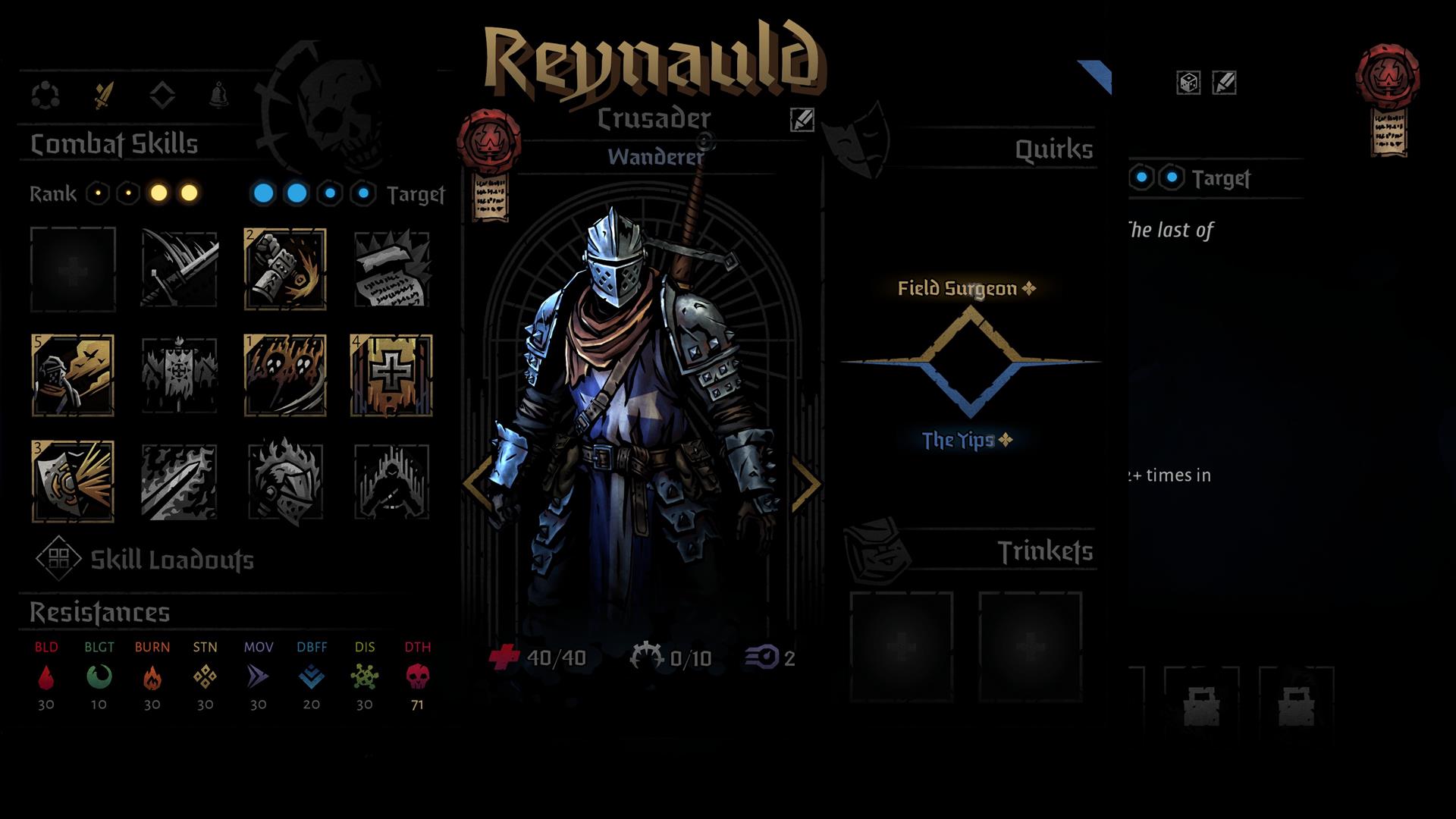1456x819 pixels.
Task: Edit the hero name with quill icon
Action: (x=802, y=120)
